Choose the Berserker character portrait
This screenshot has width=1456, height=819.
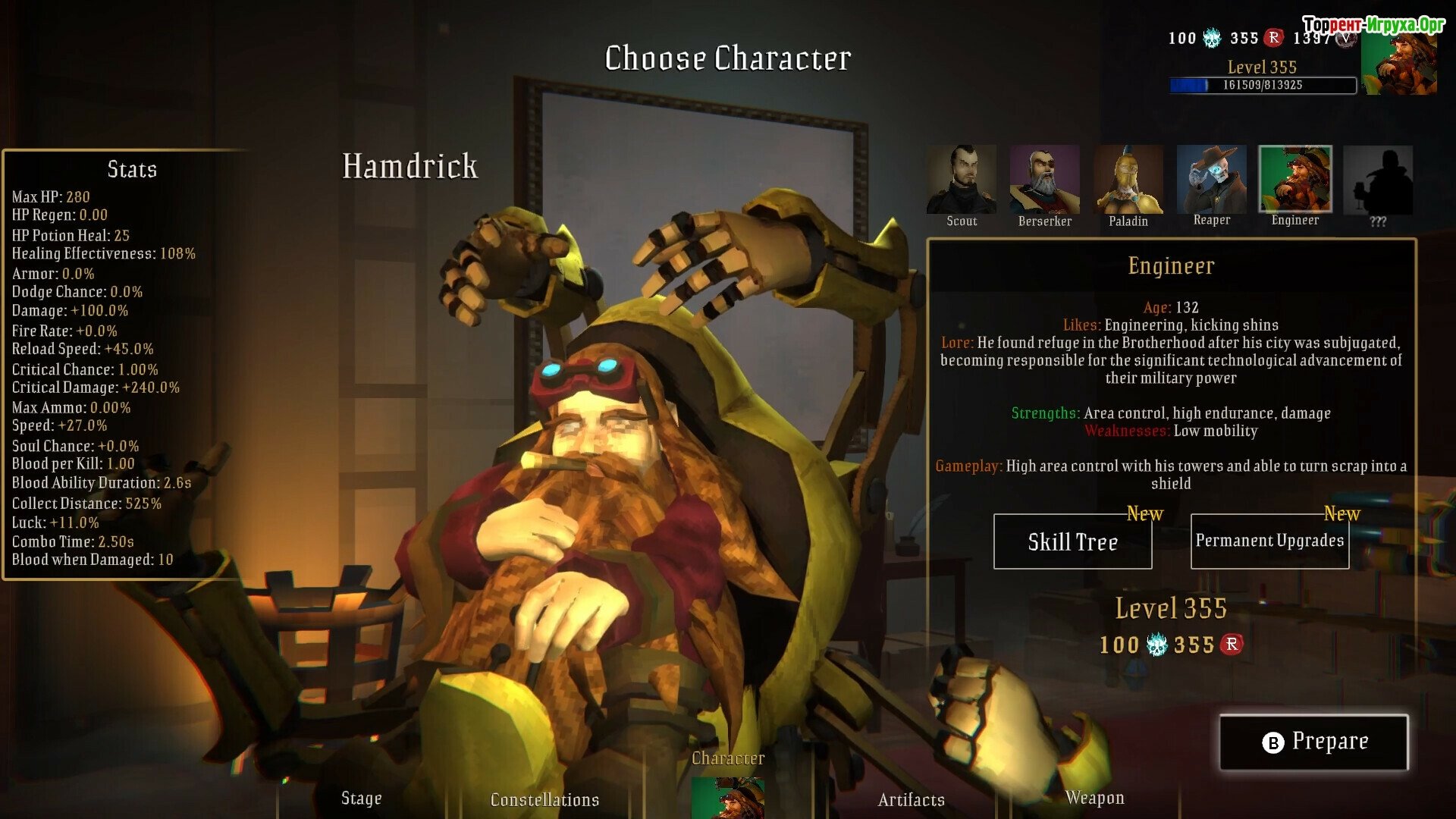click(x=1044, y=180)
